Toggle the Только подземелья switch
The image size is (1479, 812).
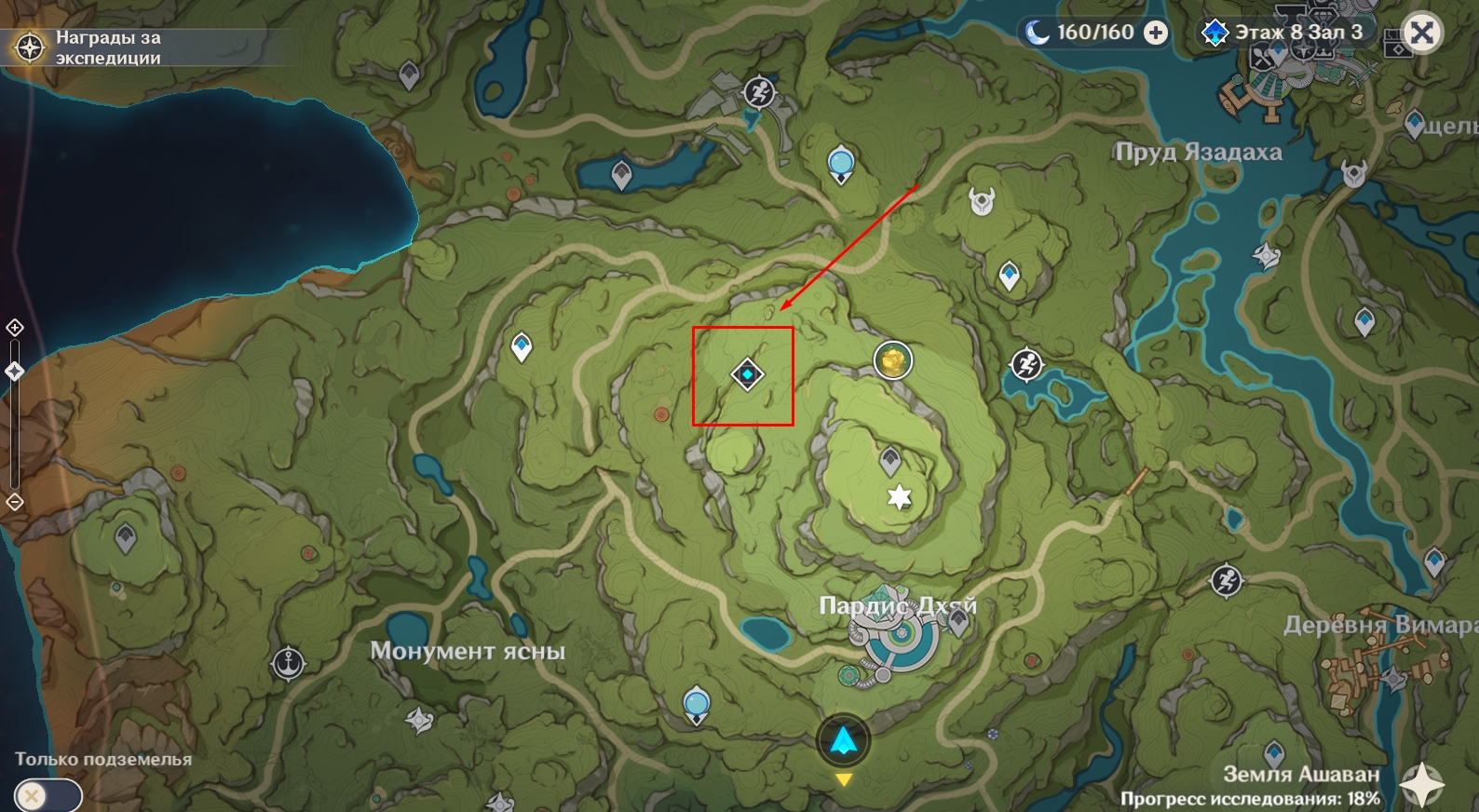pos(47,796)
